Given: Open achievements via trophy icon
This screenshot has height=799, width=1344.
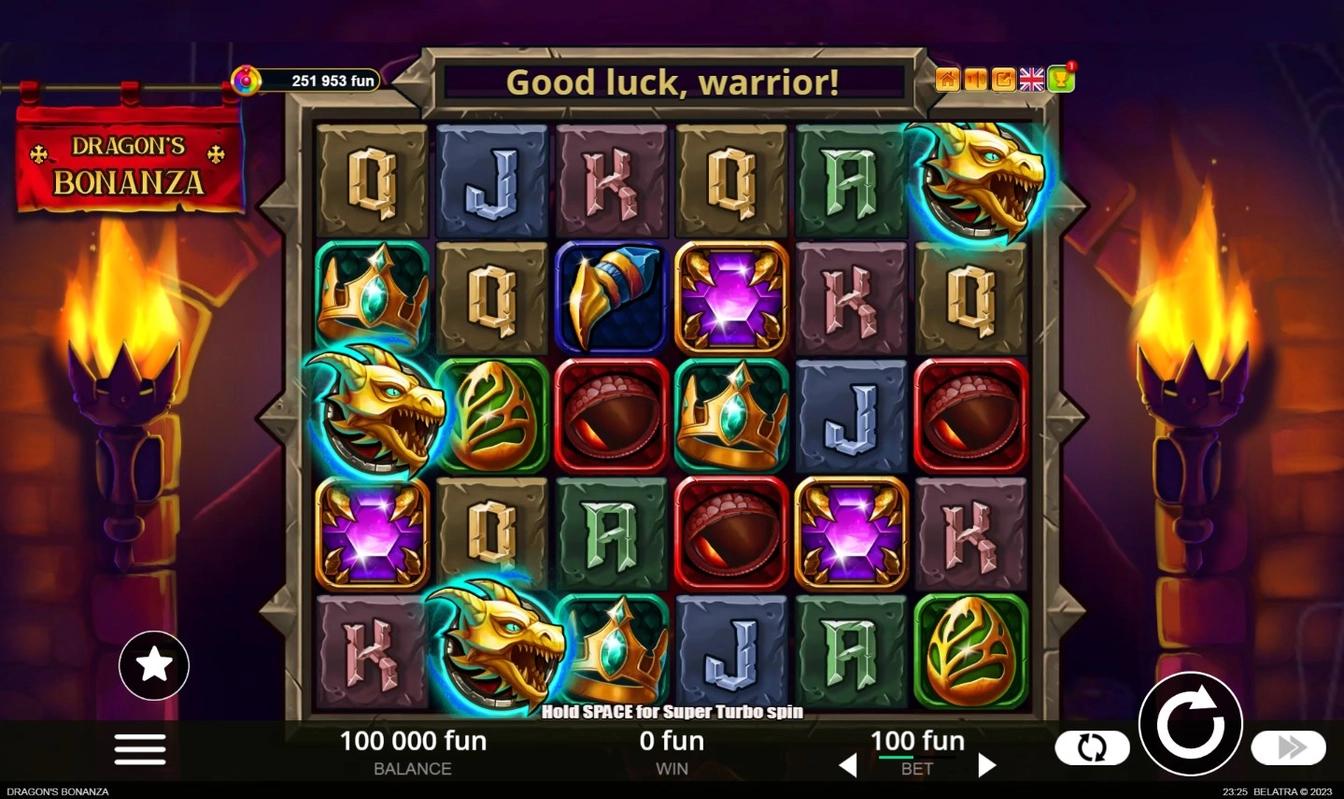Looking at the screenshot, I should click(x=1061, y=79).
